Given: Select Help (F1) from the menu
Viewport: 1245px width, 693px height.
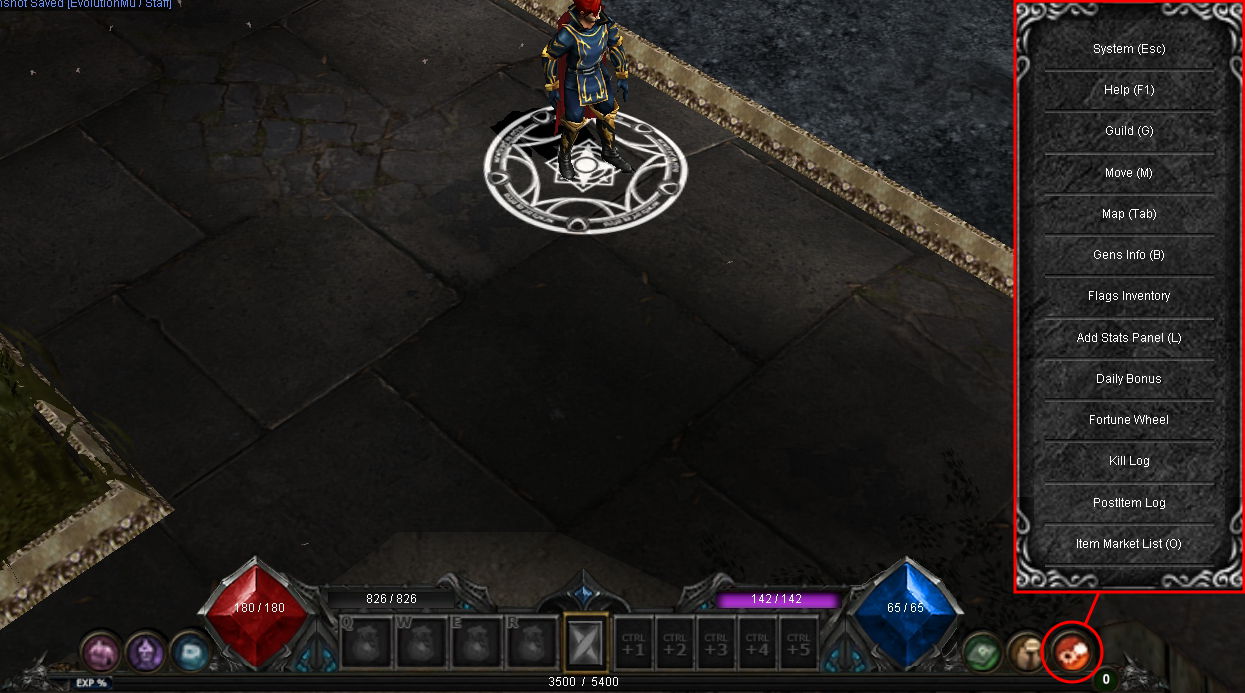Looking at the screenshot, I should coord(1129,90).
